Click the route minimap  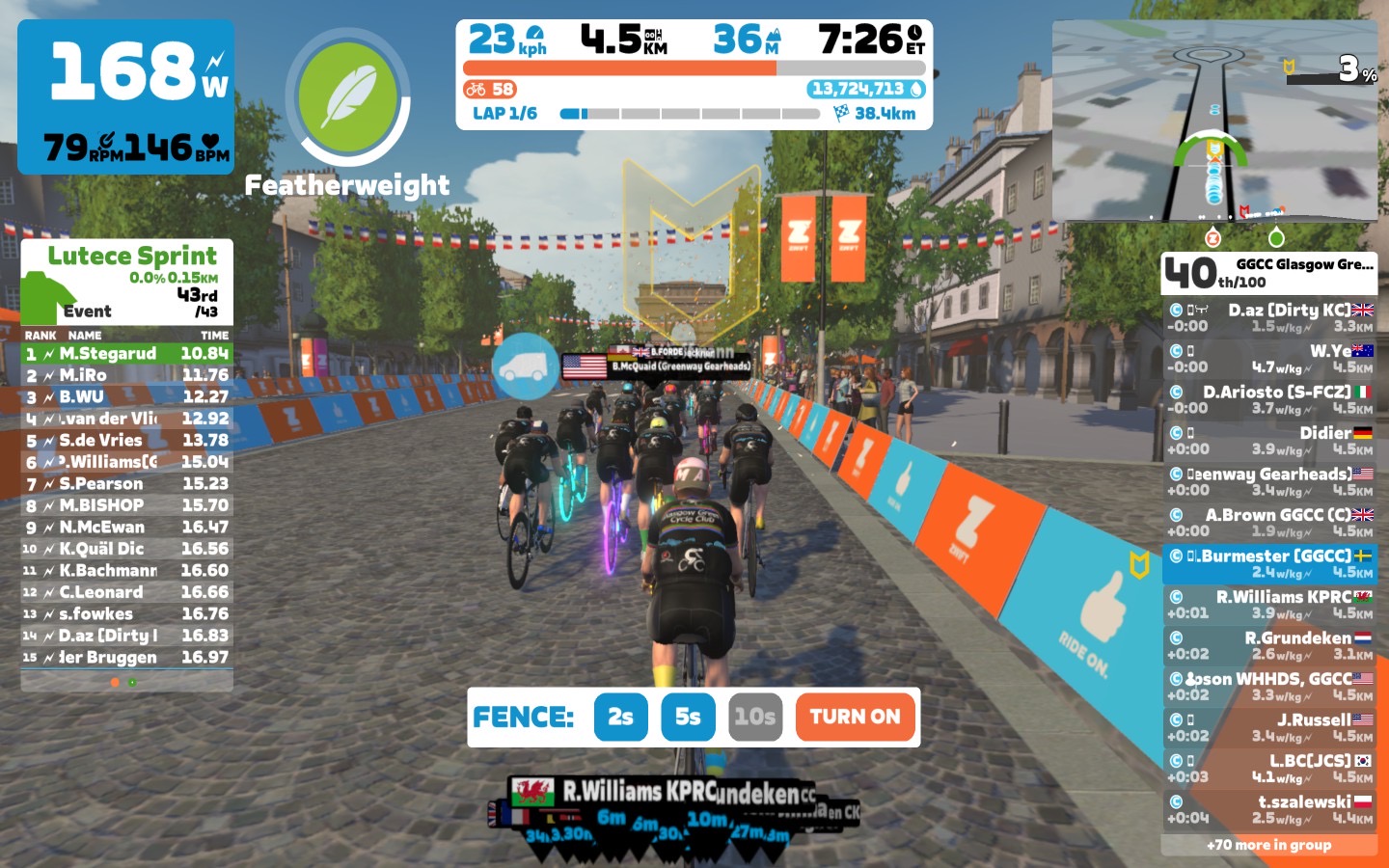(x=1214, y=122)
